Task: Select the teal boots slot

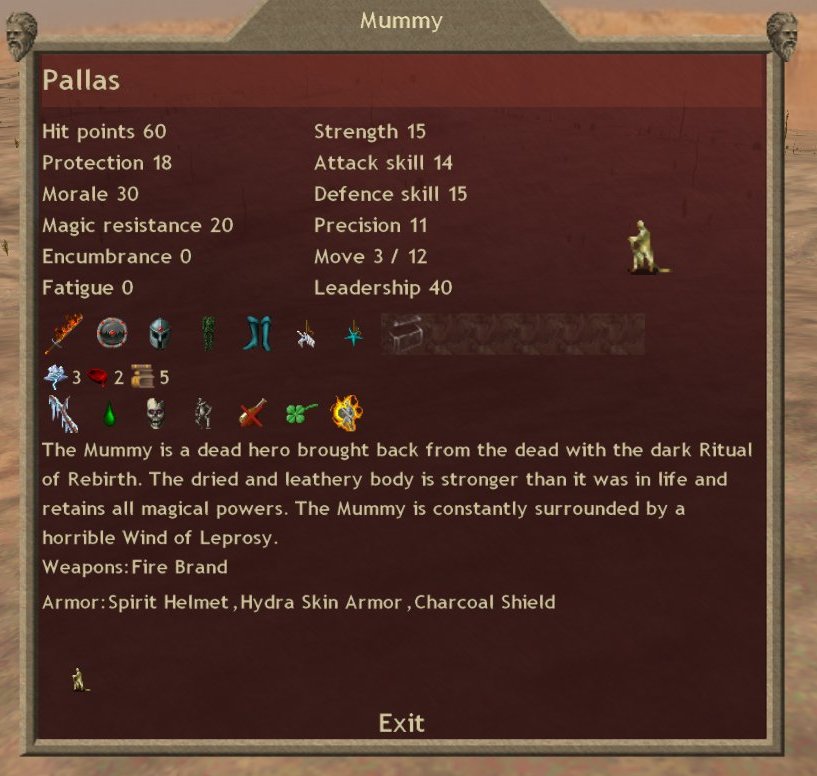Action: pyautogui.click(x=257, y=333)
